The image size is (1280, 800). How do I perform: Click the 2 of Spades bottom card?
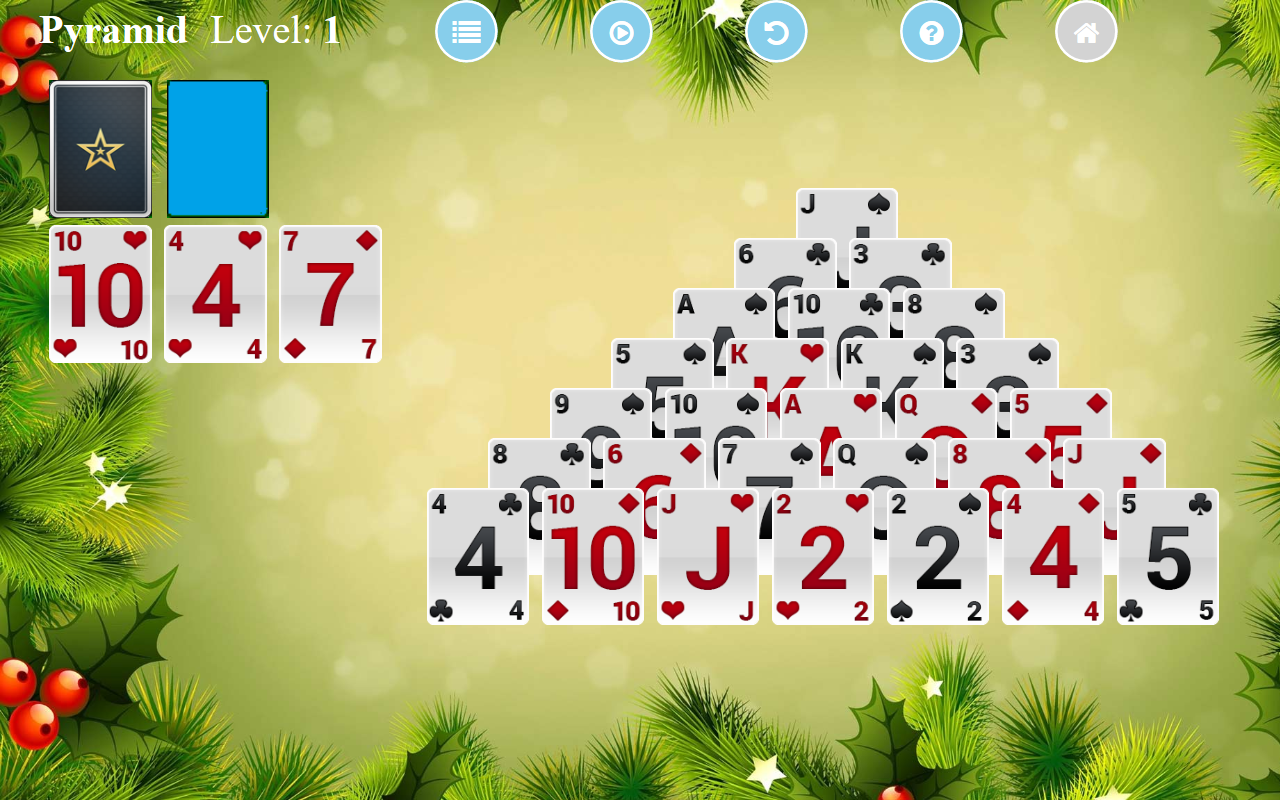point(937,557)
